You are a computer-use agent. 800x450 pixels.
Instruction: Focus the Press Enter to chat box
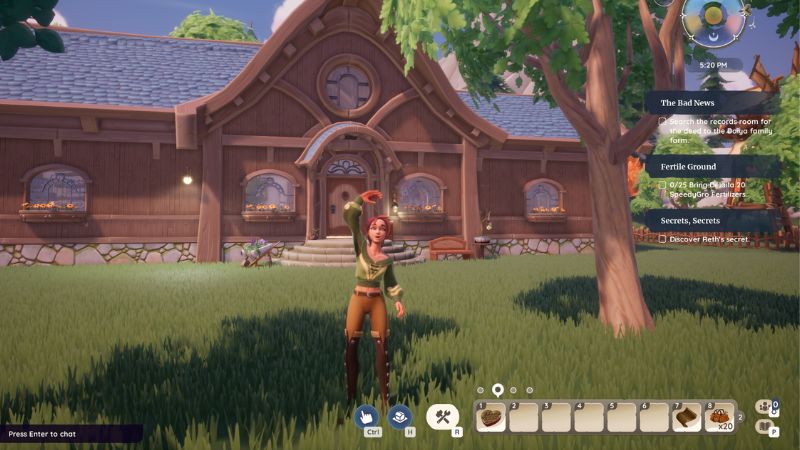[x=70, y=434]
